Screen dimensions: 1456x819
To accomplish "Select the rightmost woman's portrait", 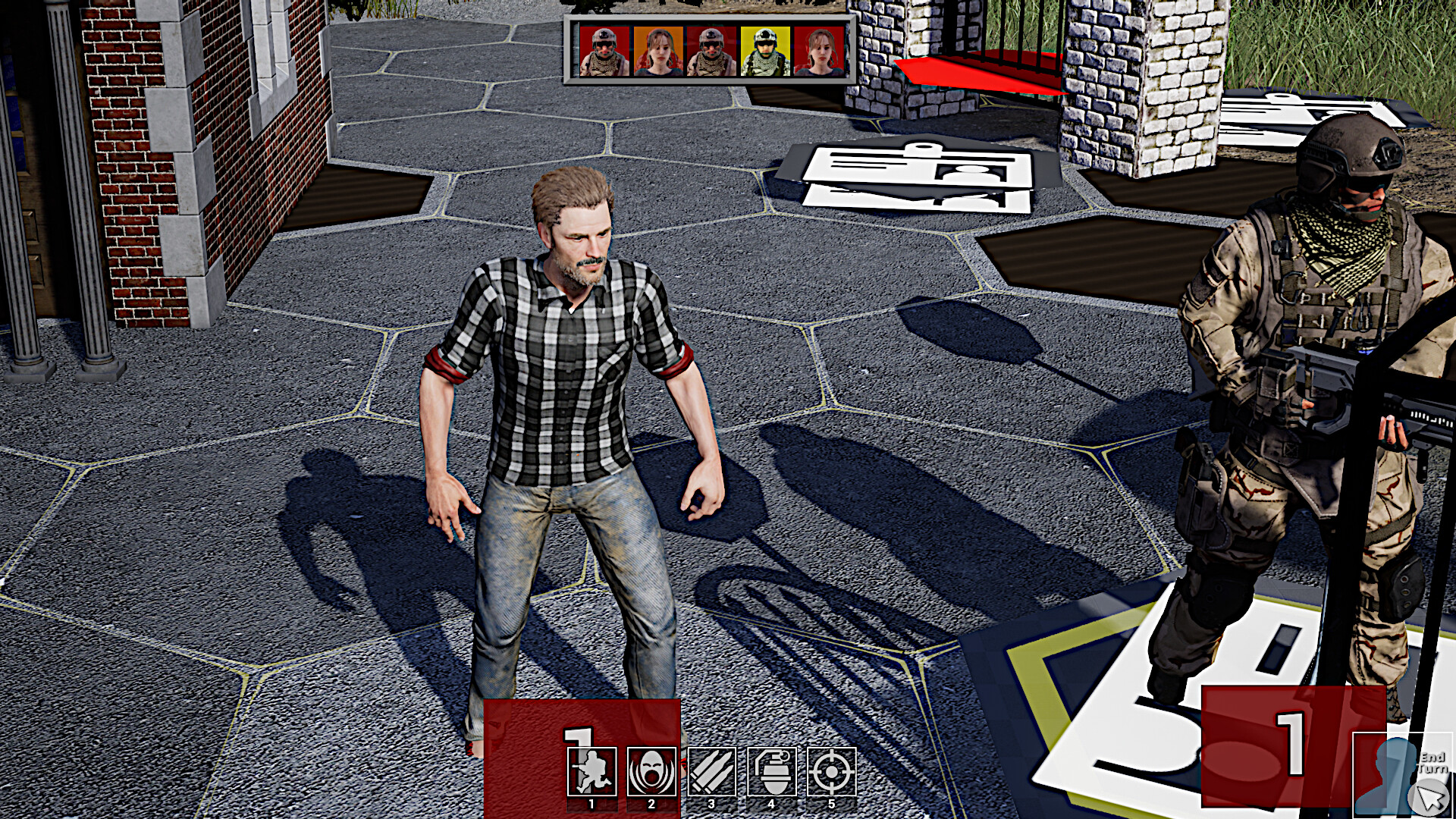I will 817,49.
